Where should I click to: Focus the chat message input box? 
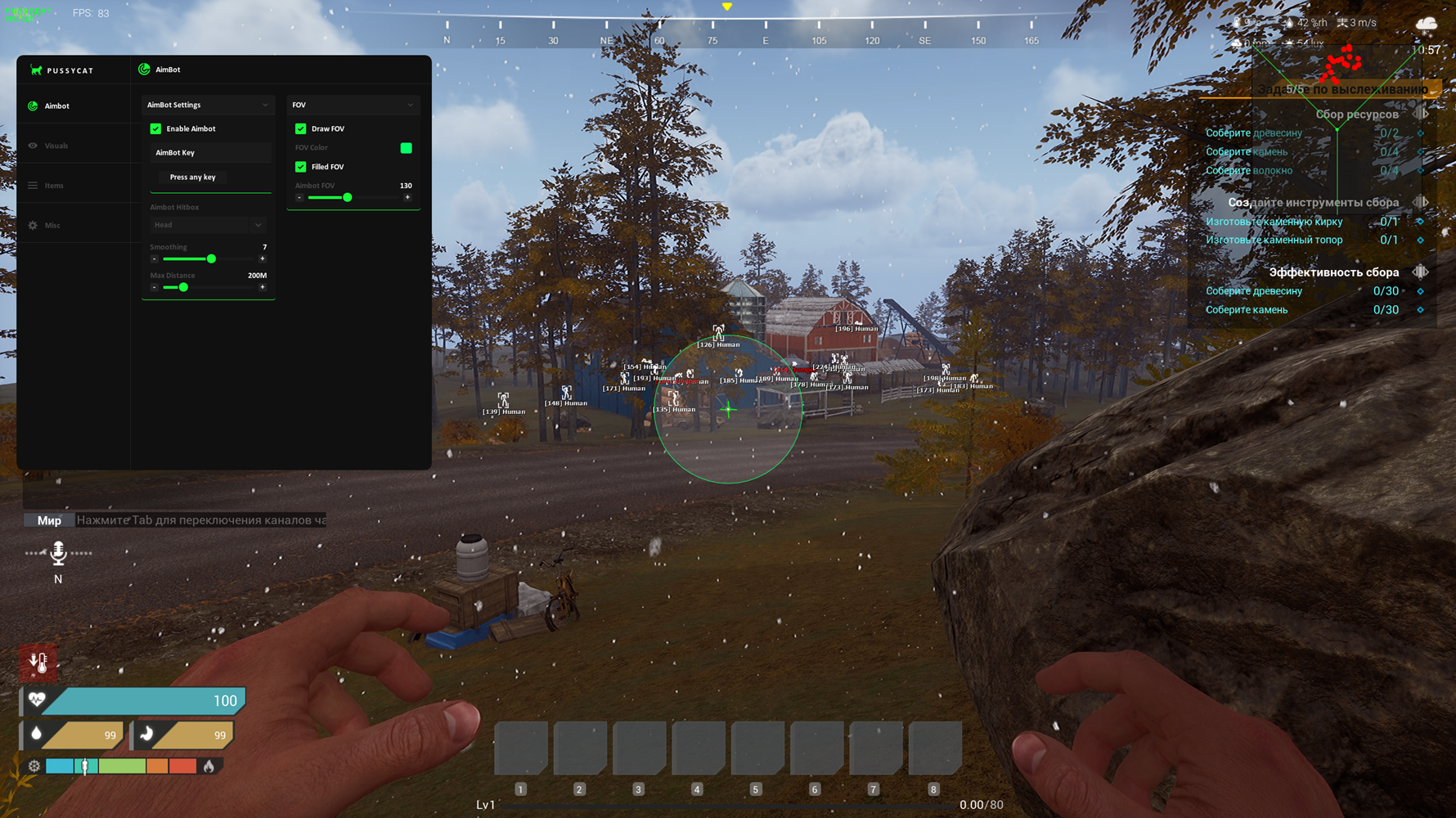[x=201, y=520]
